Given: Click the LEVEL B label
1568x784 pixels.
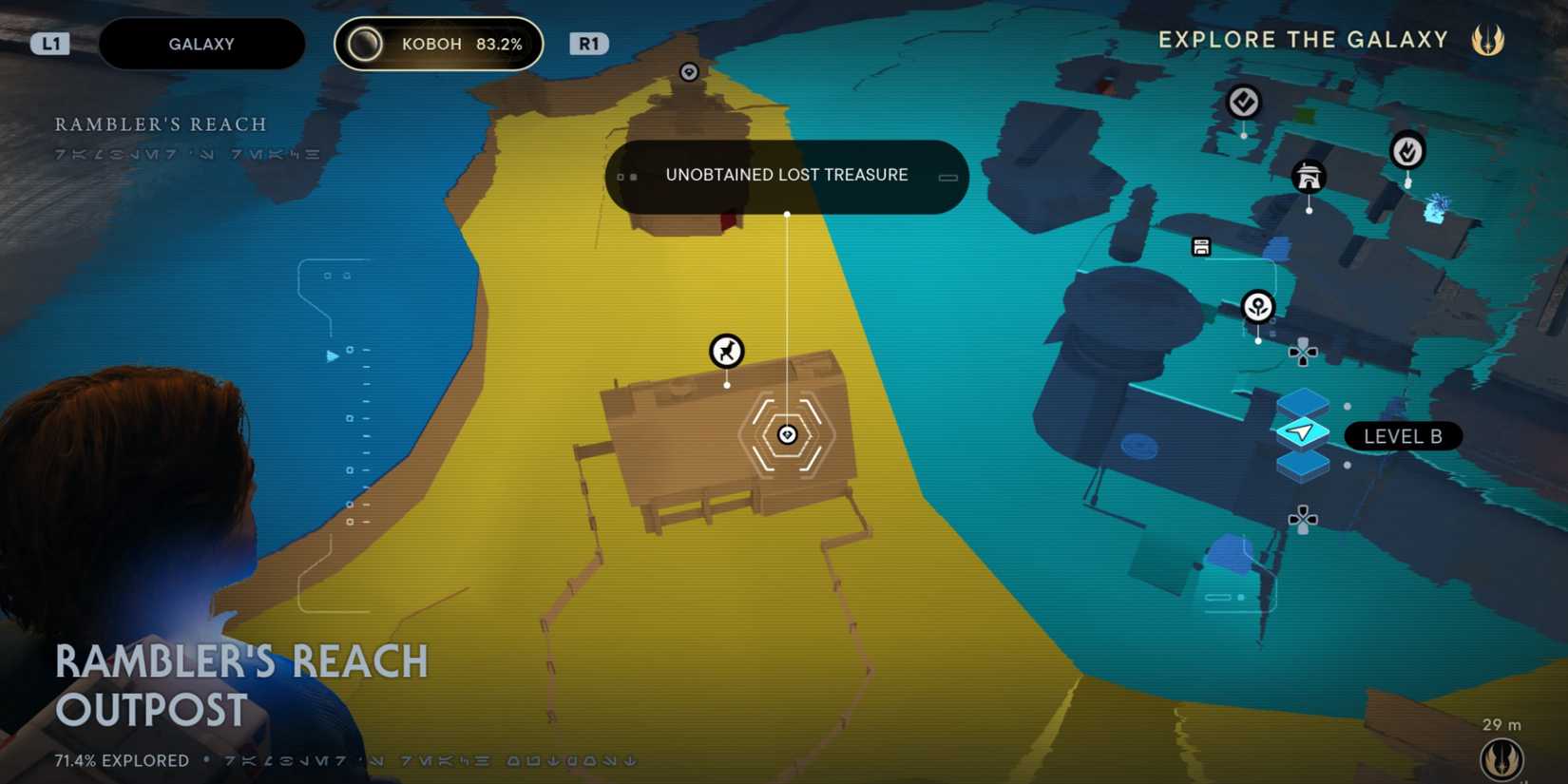Looking at the screenshot, I should point(1403,436).
